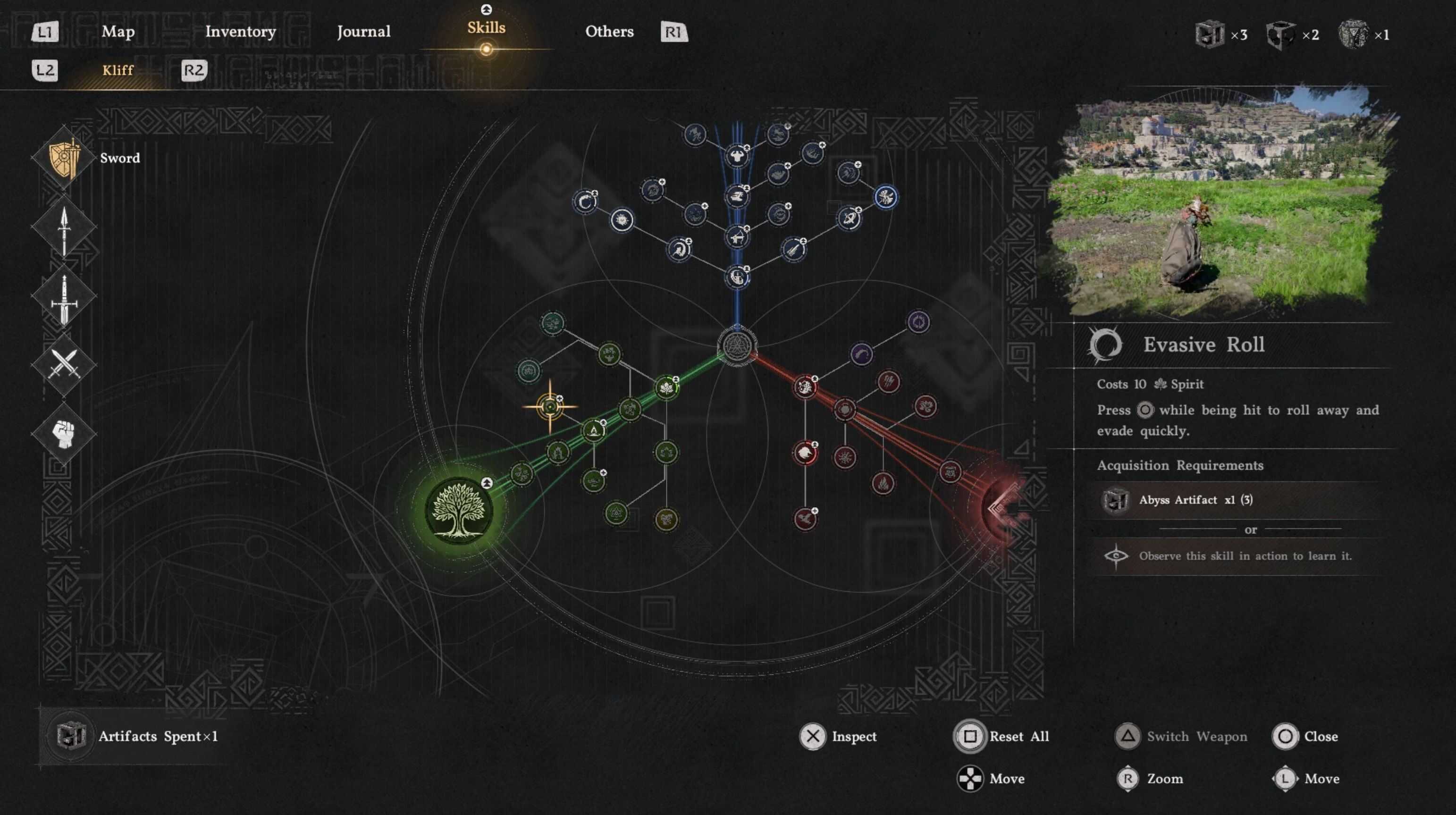1456x815 pixels.
Task: Open the Map tab
Action: [118, 32]
